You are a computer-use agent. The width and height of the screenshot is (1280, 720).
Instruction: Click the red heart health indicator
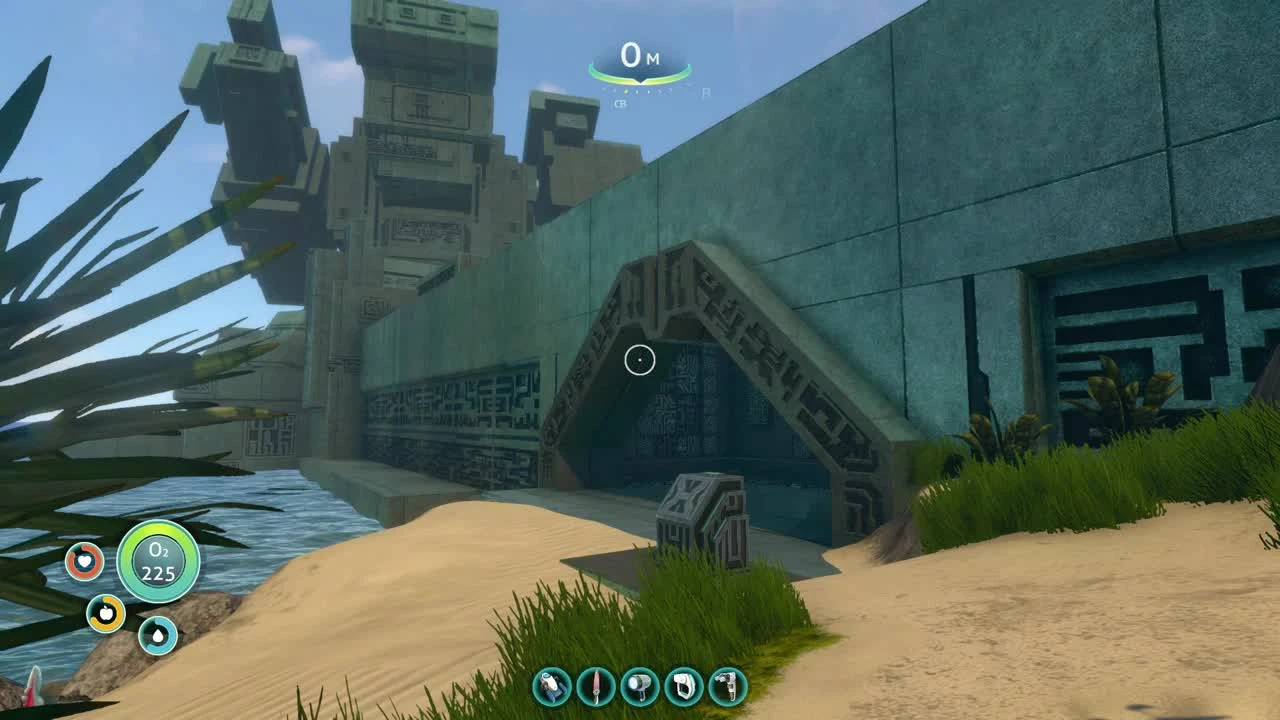[x=84, y=562]
